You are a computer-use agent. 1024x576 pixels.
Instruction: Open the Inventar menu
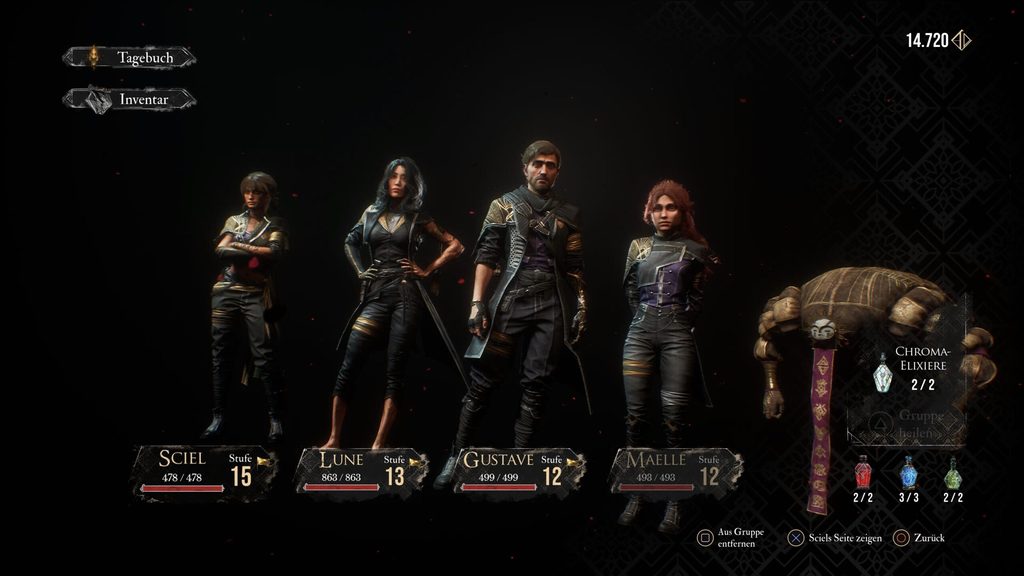(x=130, y=99)
